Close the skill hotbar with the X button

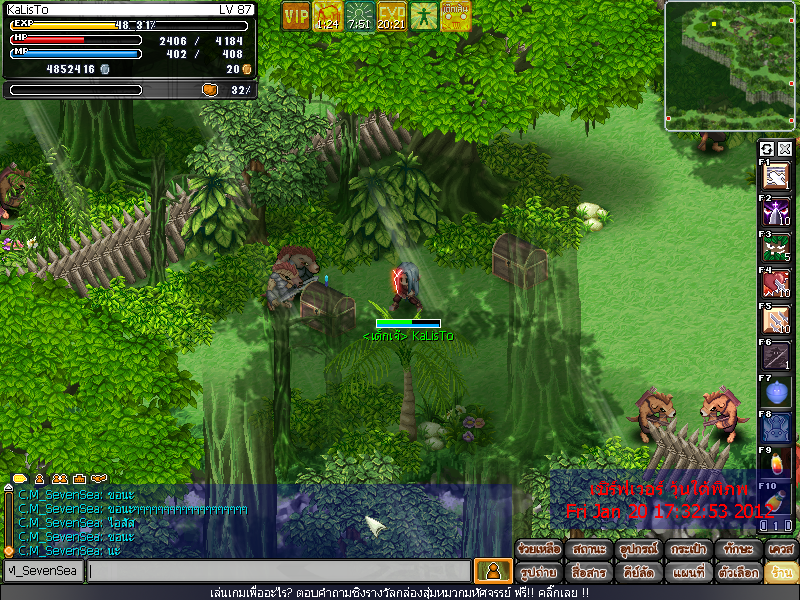pos(785,149)
